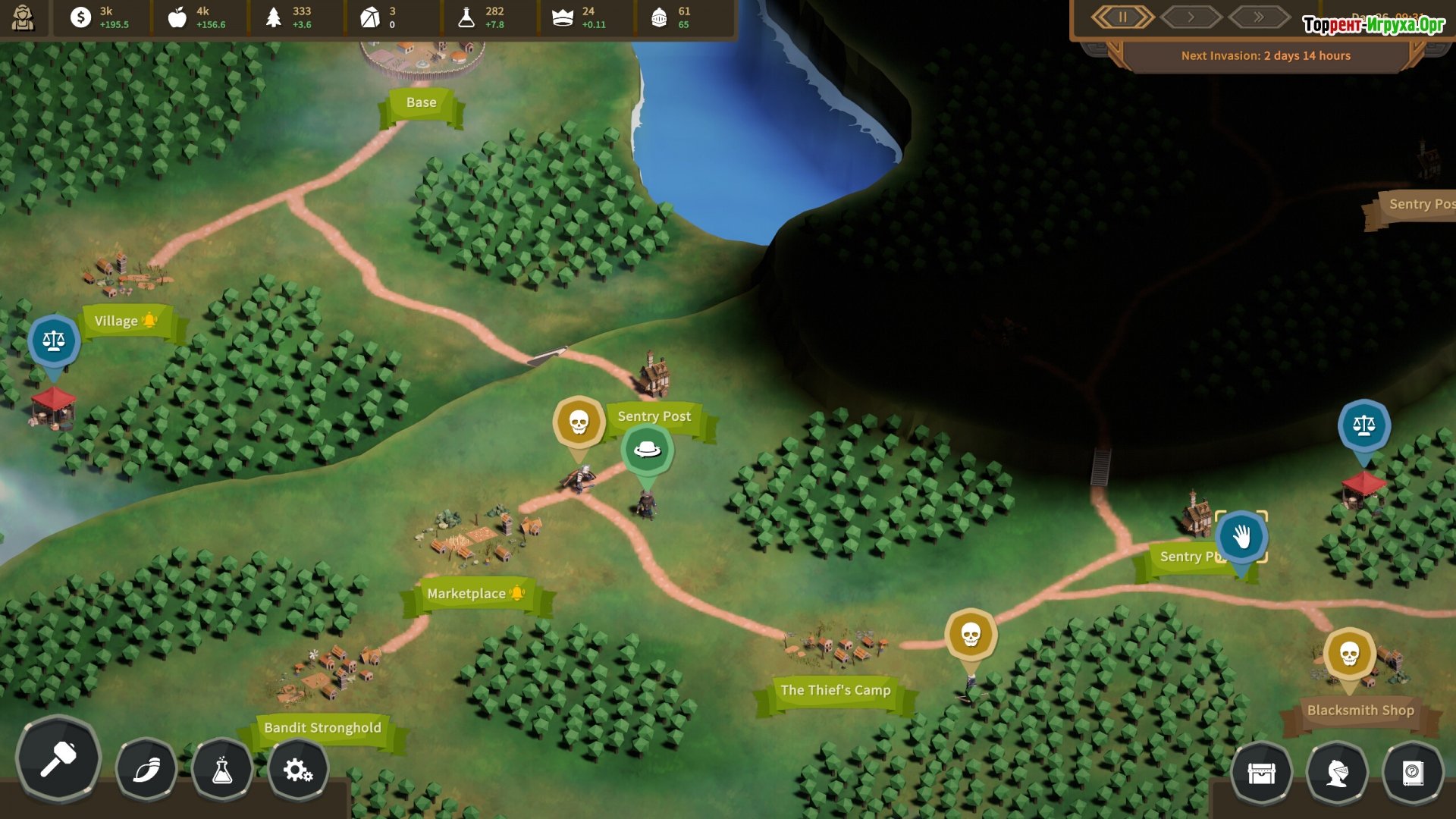The height and width of the screenshot is (819, 1456).
Task: Open the help book journal
Action: tap(1413, 773)
